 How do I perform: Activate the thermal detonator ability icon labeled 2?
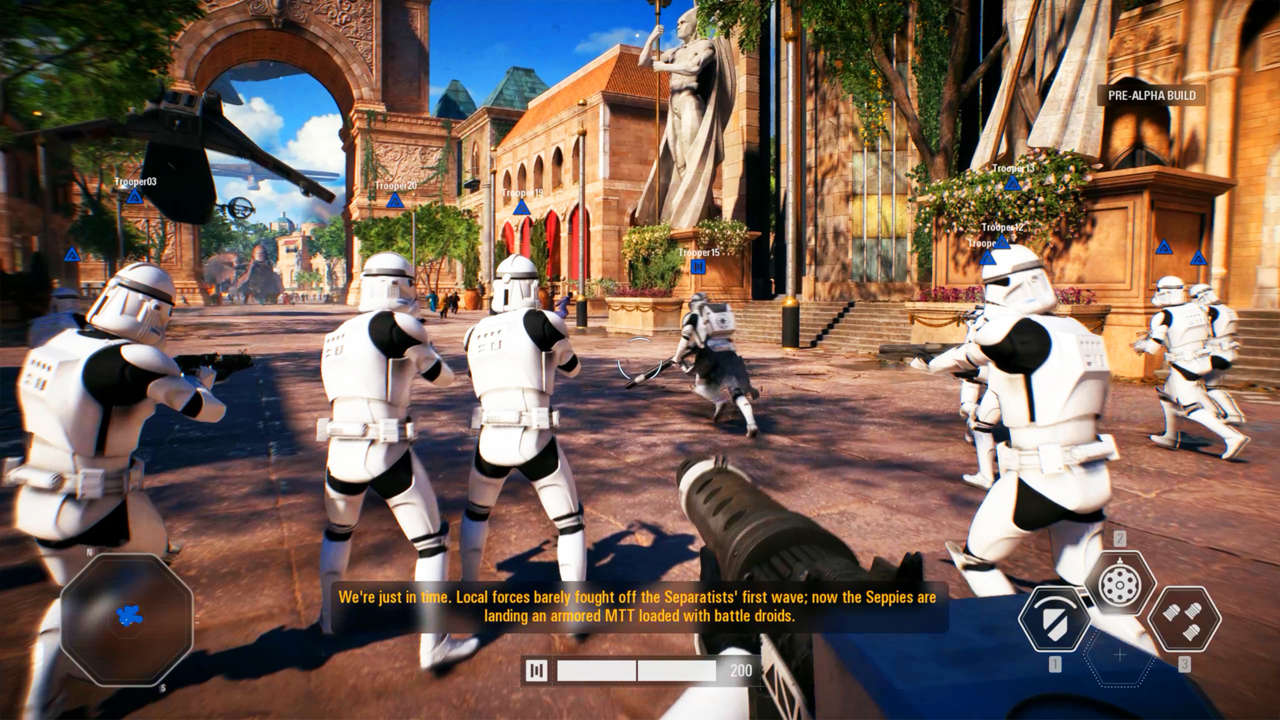1118,585
